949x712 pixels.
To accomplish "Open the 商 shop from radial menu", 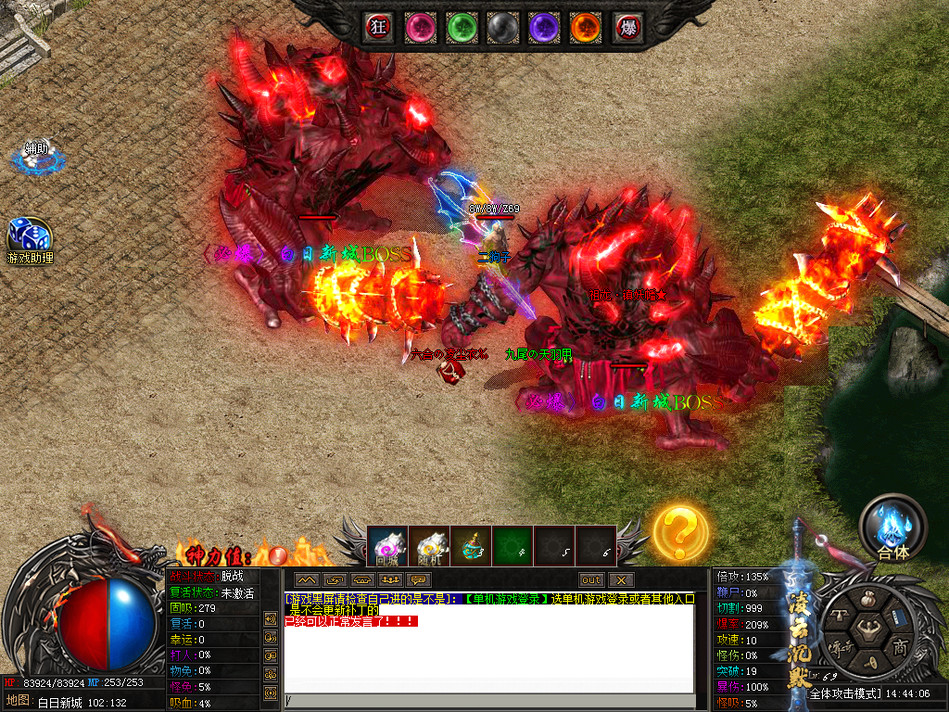I will (900, 646).
